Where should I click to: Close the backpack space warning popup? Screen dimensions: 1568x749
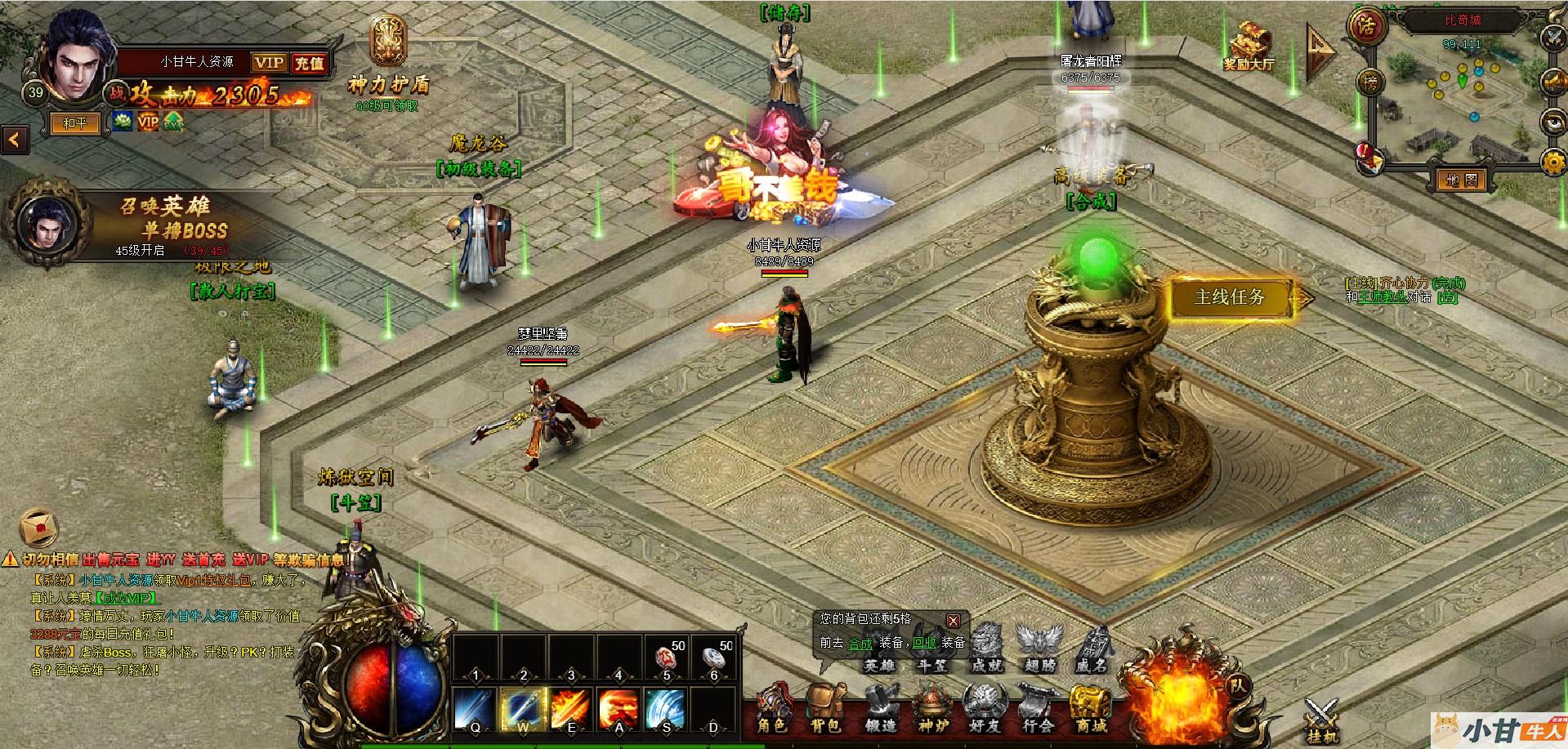pos(953,621)
